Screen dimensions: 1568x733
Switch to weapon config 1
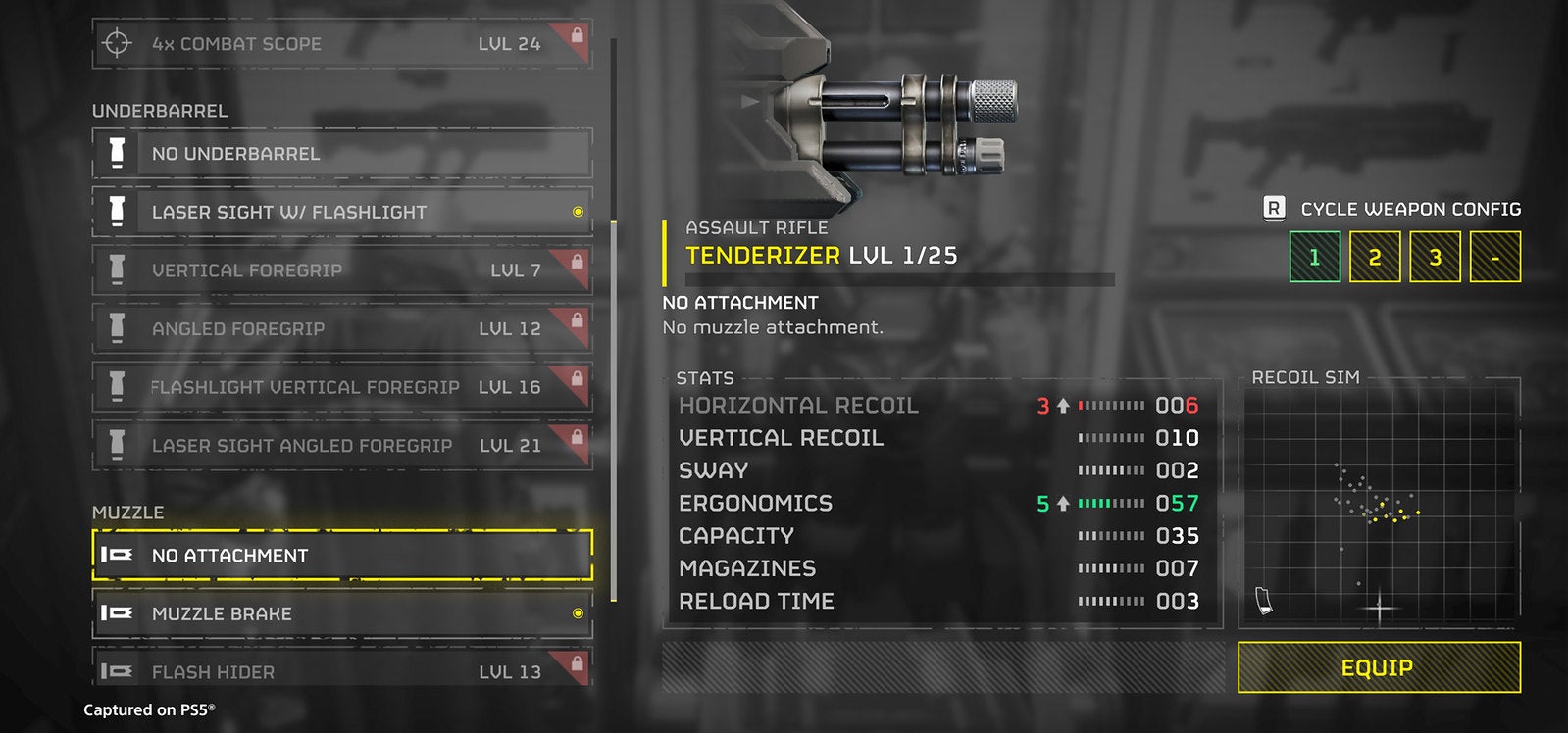(x=1314, y=257)
